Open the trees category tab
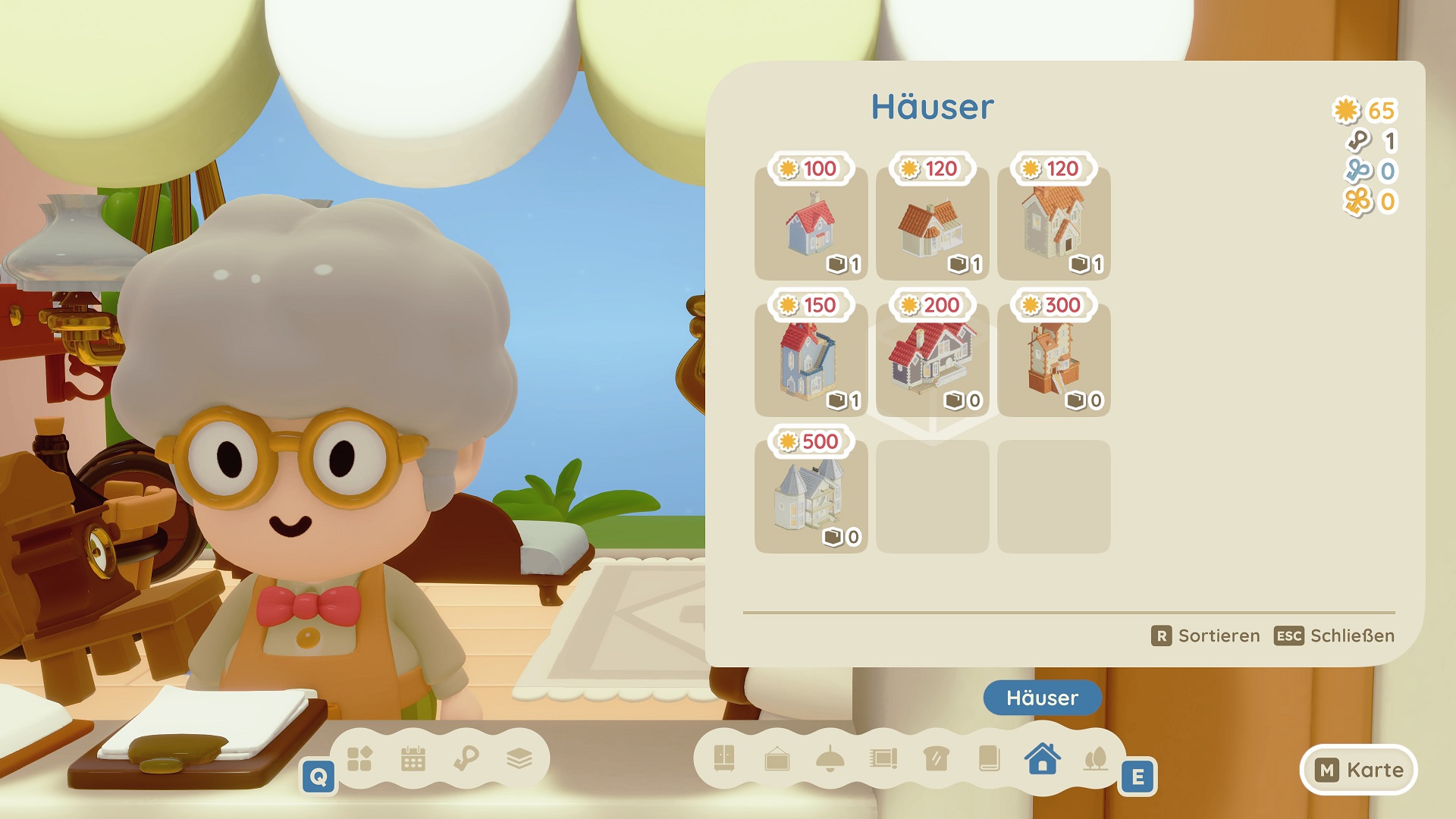 tap(1096, 758)
